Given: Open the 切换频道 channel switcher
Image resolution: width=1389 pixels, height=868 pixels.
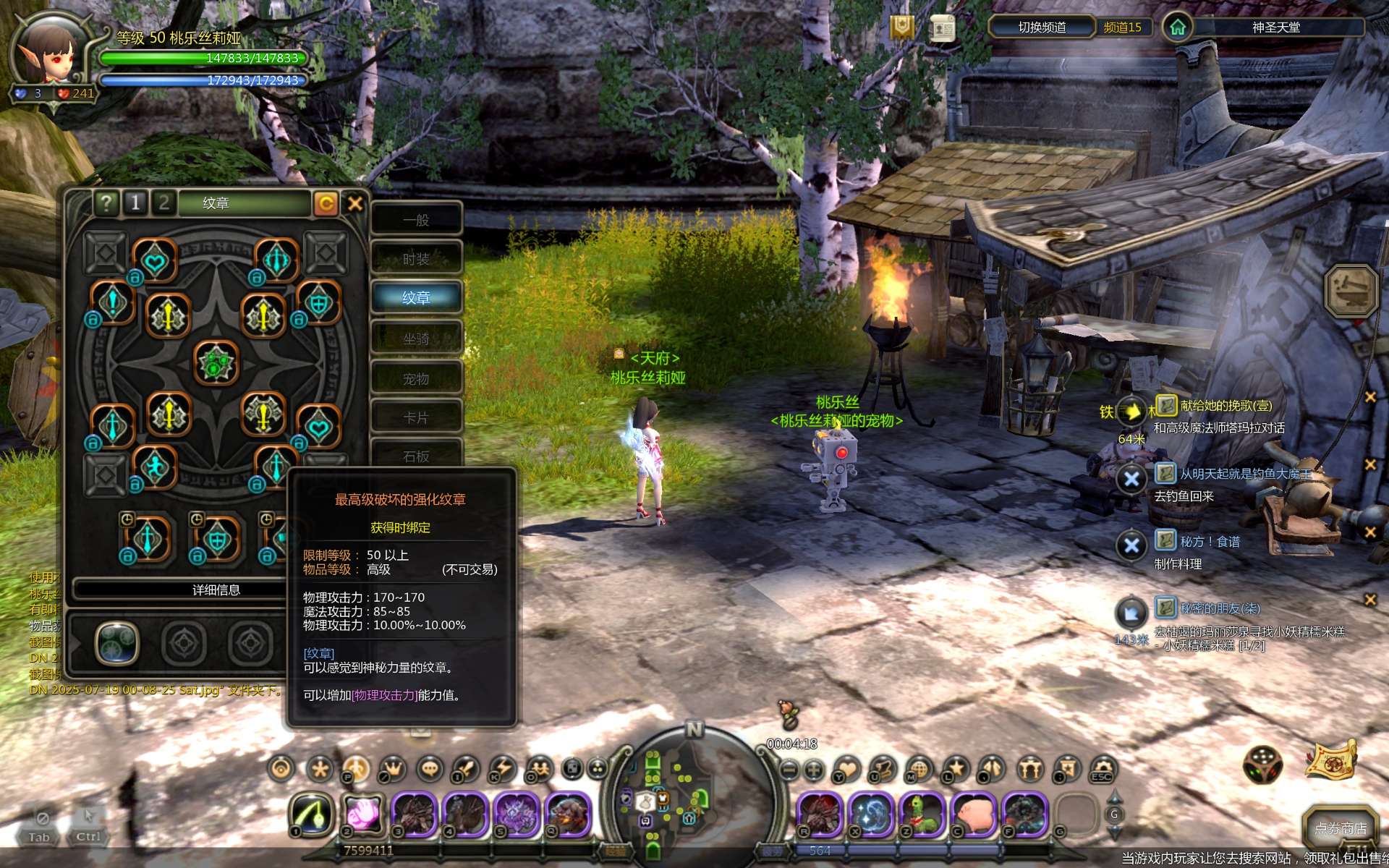Looking at the screenshot, I should click(x=1042, y=27).
